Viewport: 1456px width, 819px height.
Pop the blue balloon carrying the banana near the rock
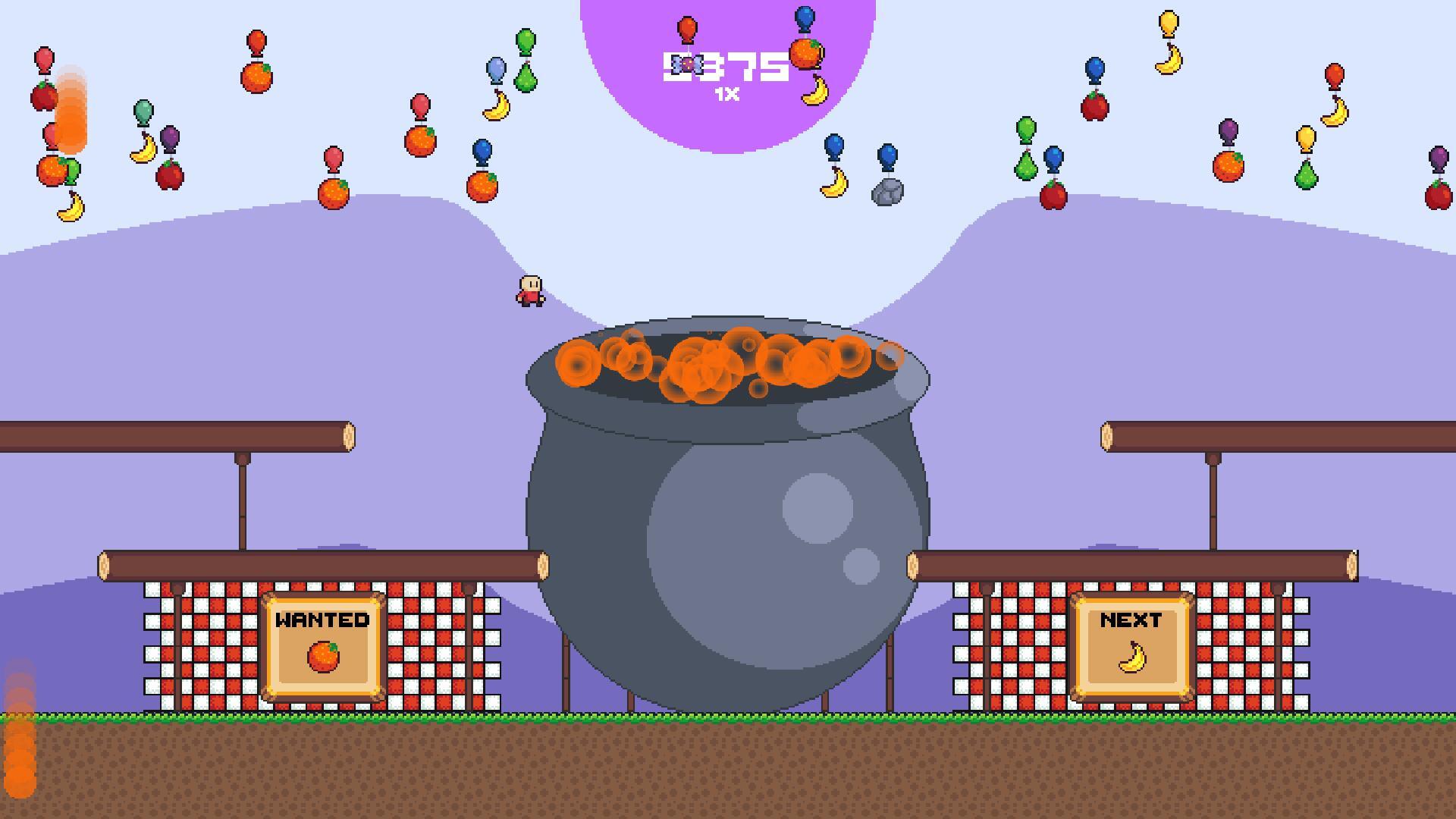click(834, 146)
